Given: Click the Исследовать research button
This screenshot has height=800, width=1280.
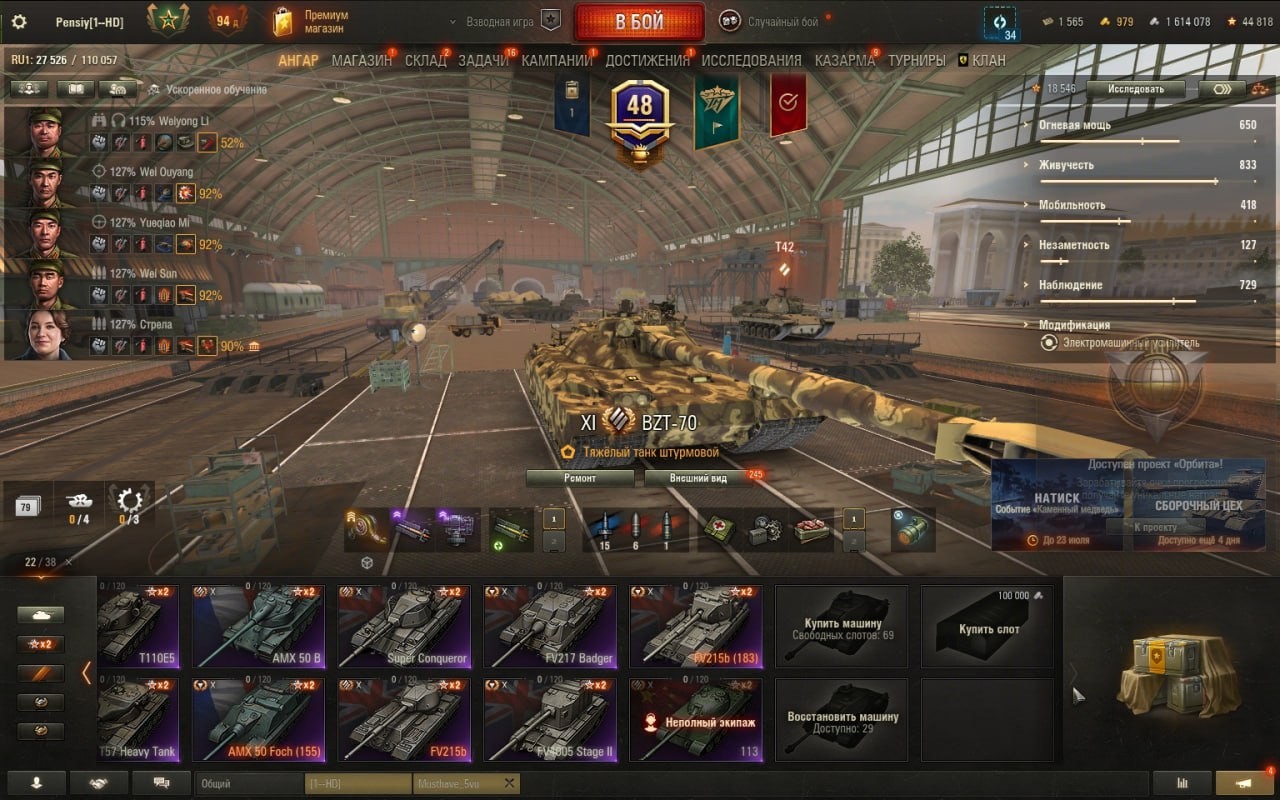Looking at the screenshot, I should (1136, 89).
